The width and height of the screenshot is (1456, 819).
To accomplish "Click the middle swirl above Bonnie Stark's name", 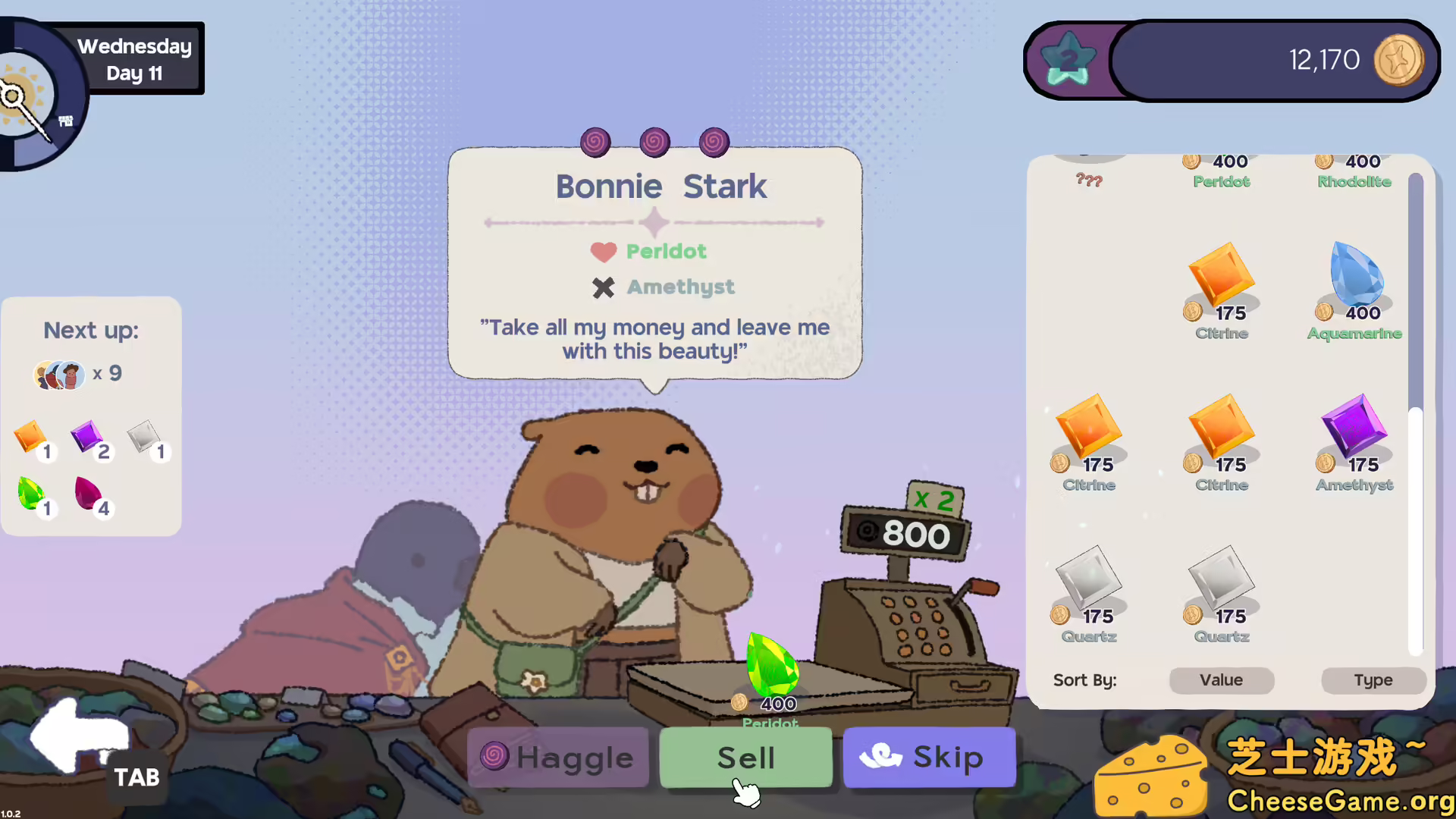I will (654, 142).
